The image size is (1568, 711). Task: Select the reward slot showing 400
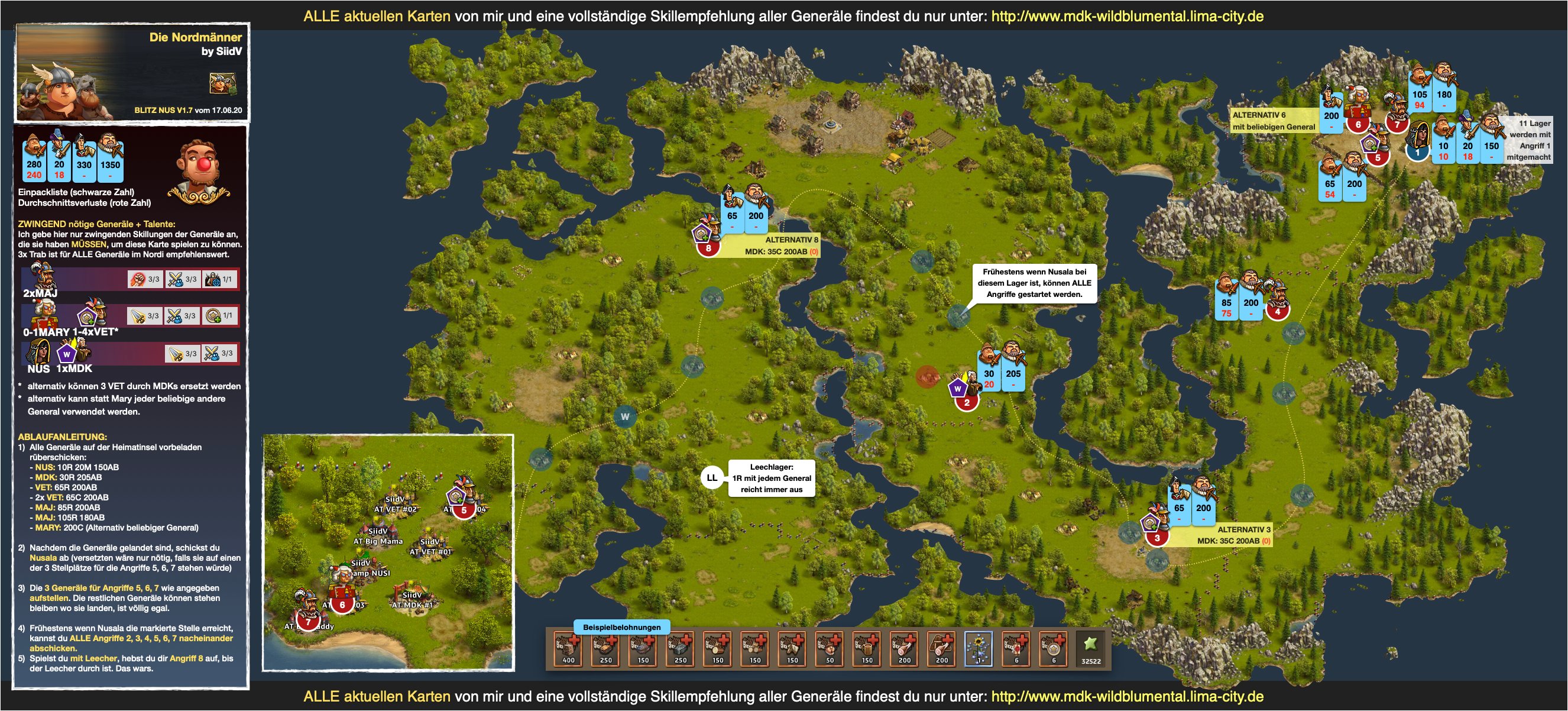click(x=568, y=649)
